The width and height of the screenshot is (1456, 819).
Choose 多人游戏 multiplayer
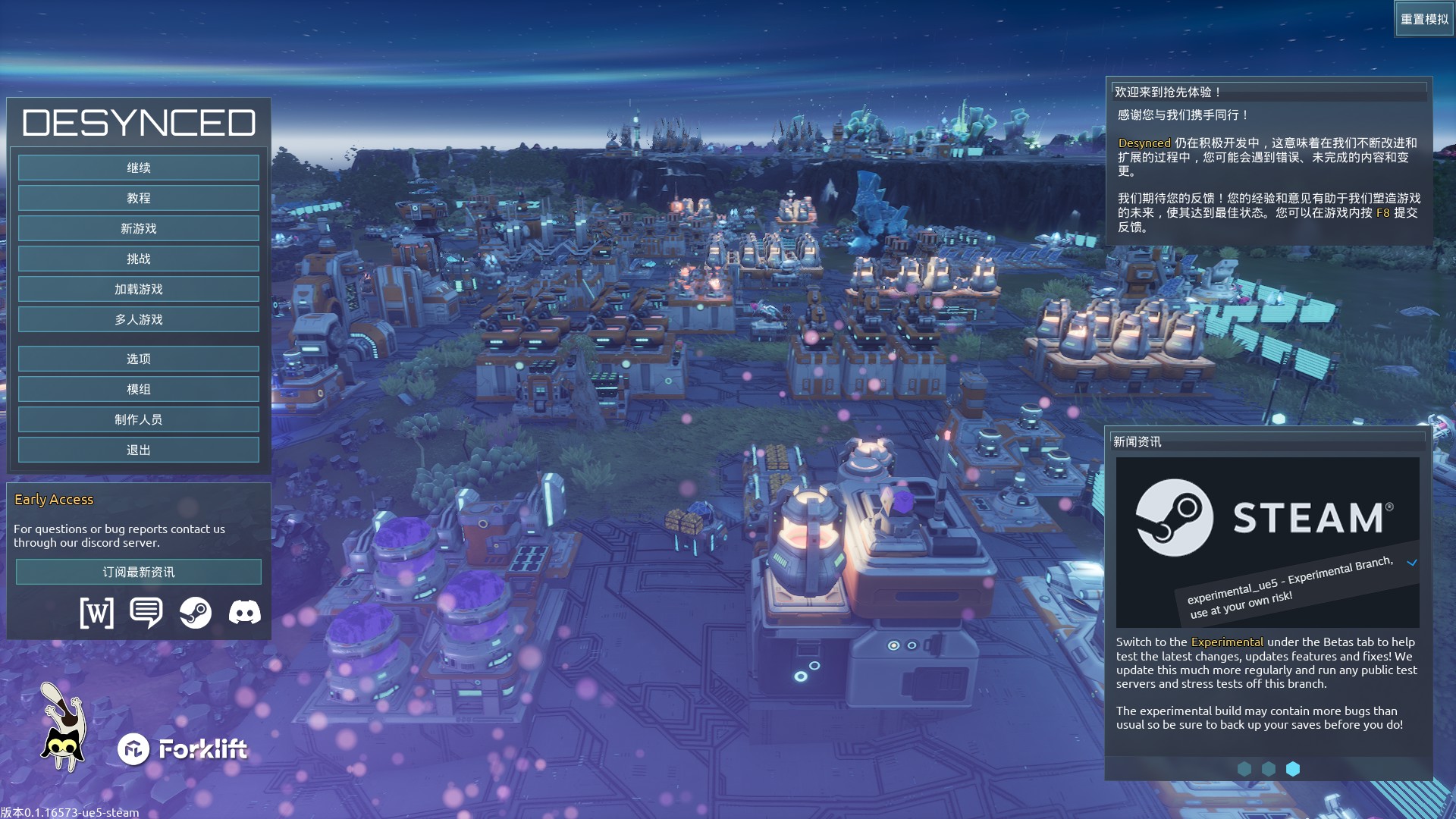(139, 319)
